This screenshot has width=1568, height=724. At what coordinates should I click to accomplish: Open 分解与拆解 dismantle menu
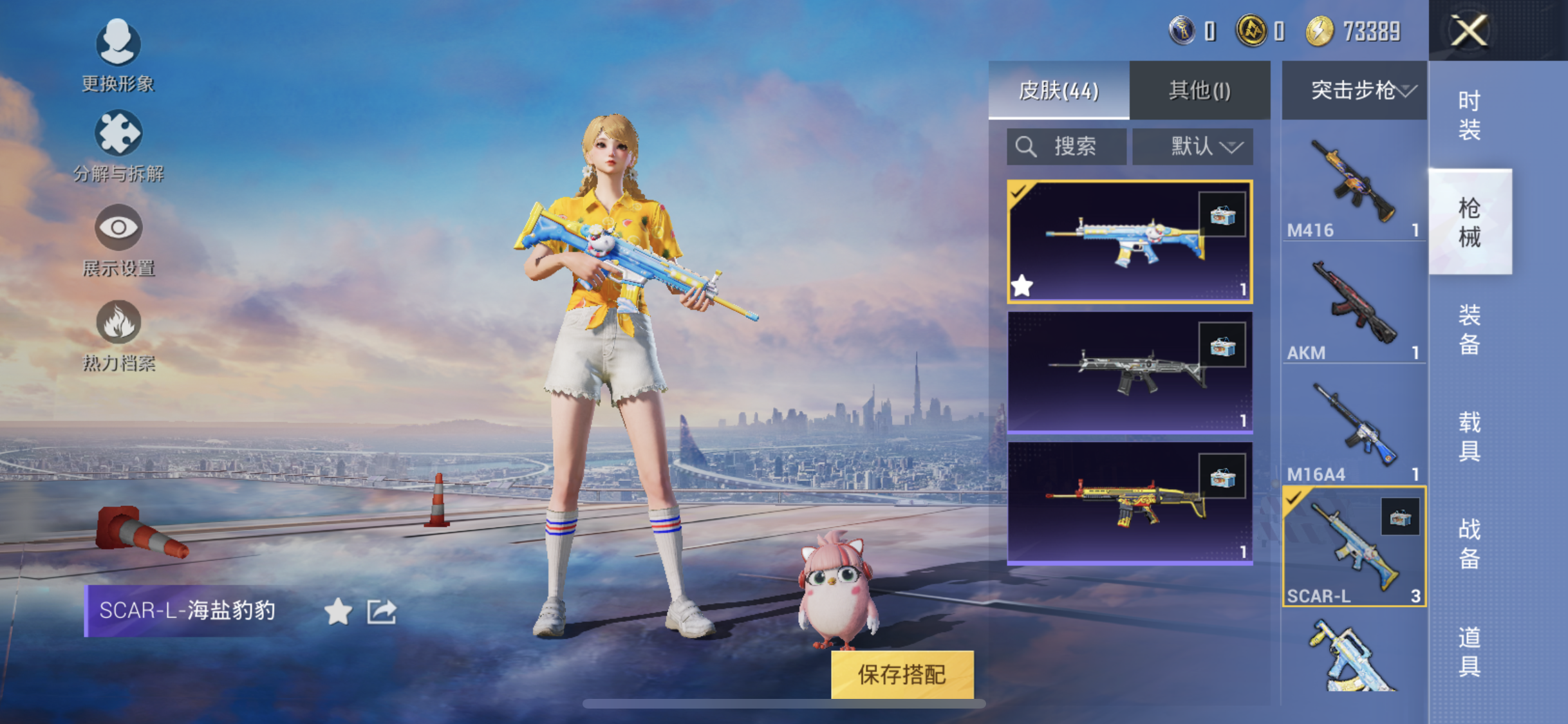tap(118, 146)
